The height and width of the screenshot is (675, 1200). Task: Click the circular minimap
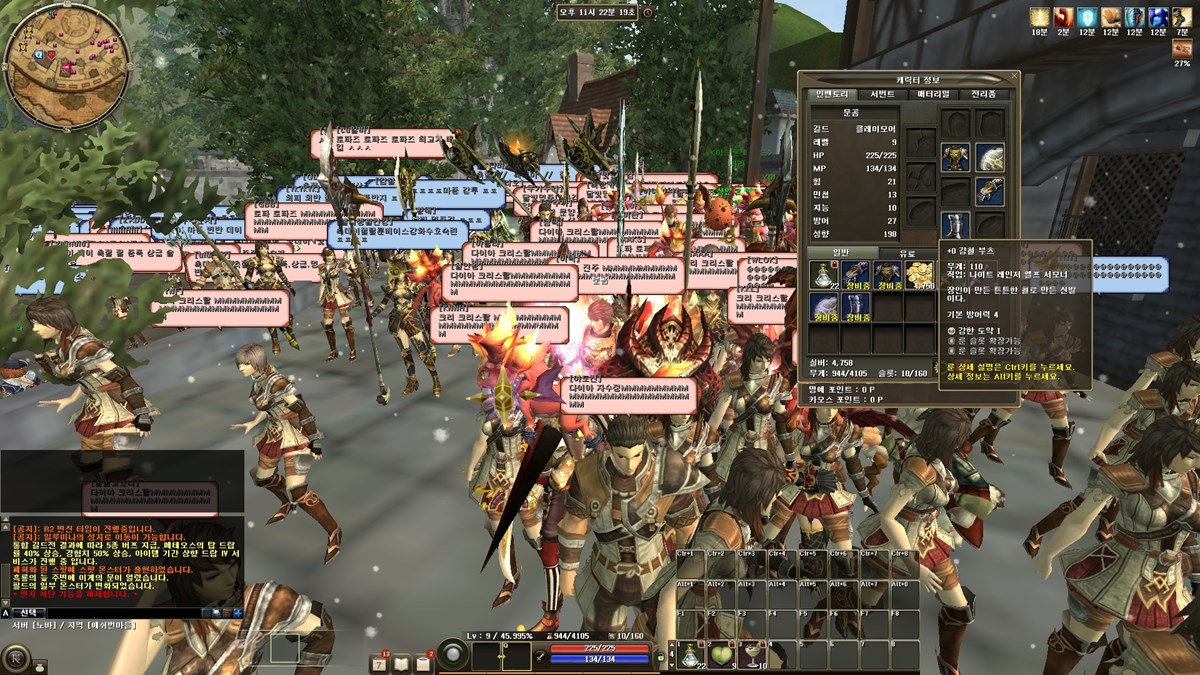[66, 66]
